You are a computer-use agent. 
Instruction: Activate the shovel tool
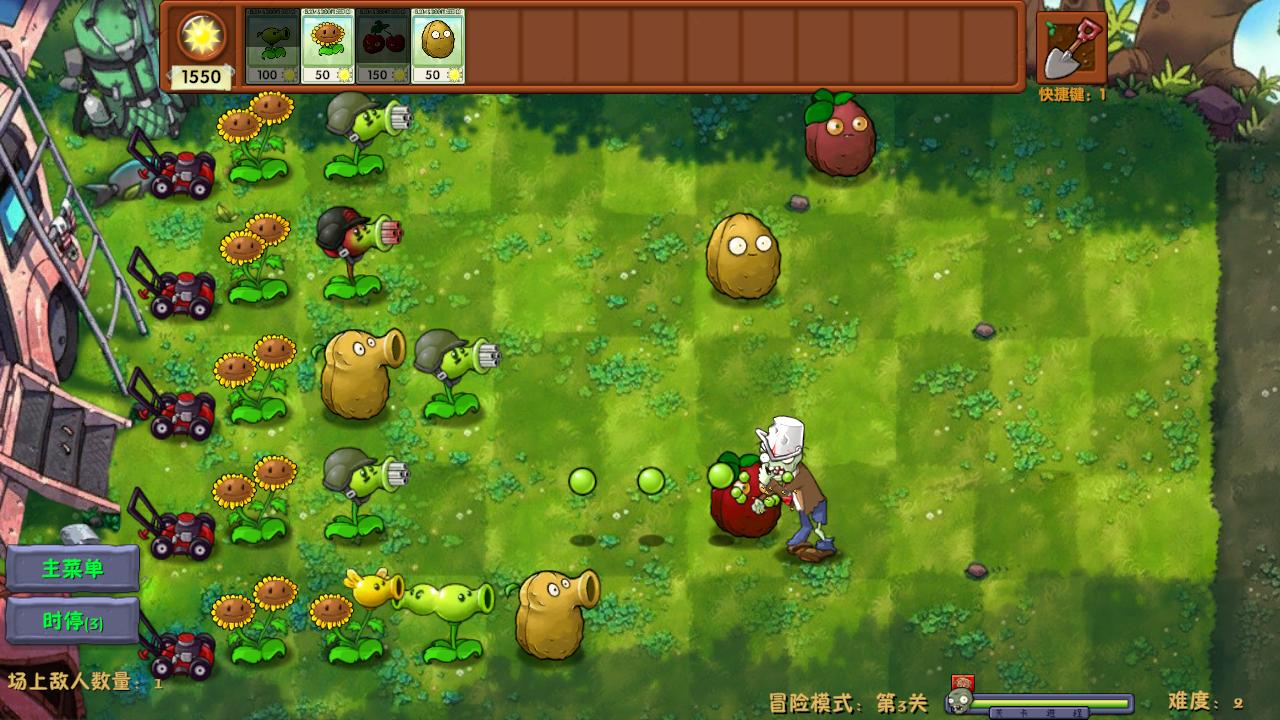click(x=1071, y=47)
